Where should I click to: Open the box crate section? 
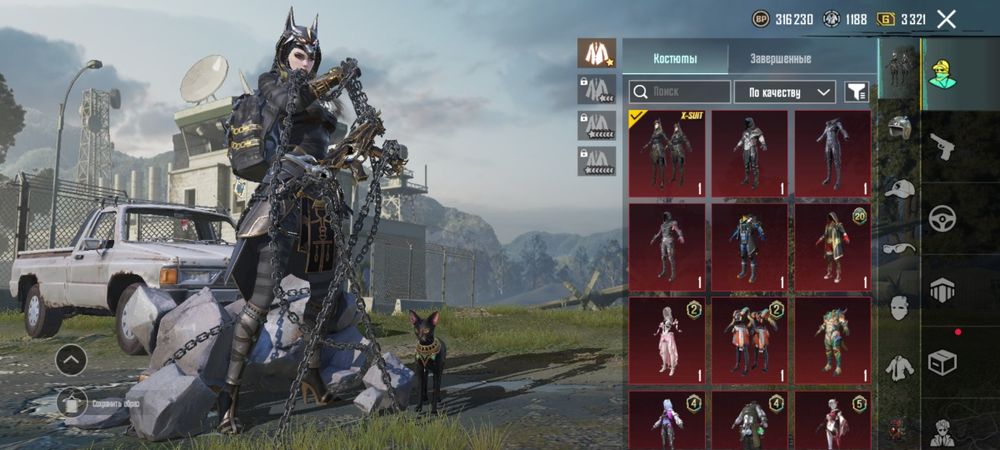(942, 360)
